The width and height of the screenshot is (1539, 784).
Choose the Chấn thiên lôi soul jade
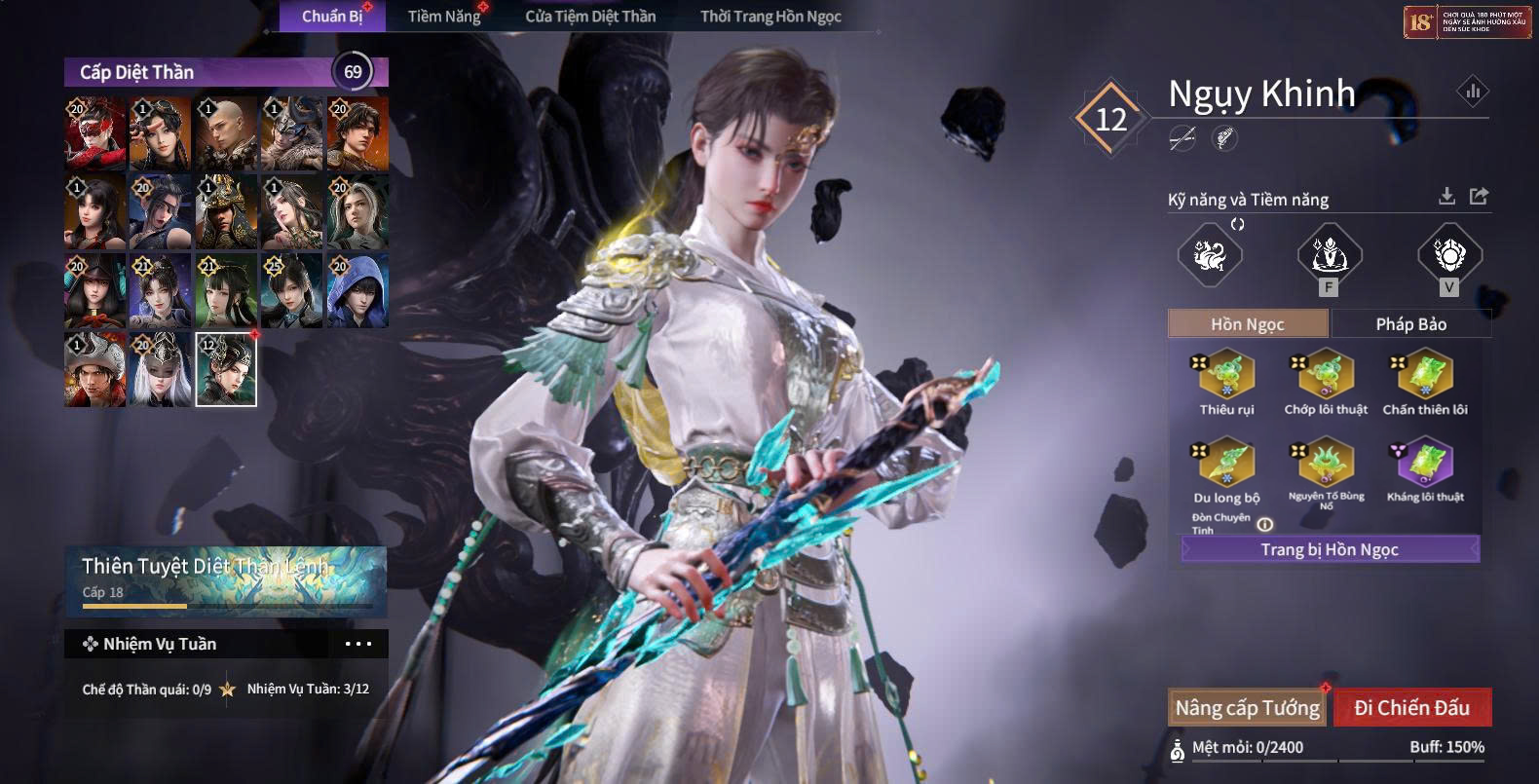(x=1425, y=377)
